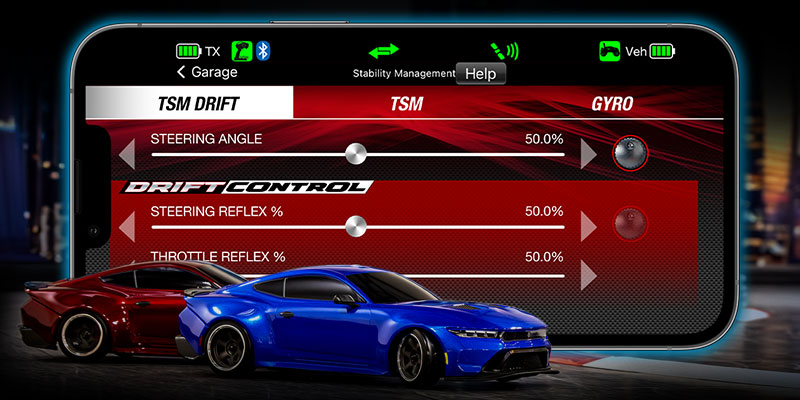Tap the knob icon beside Steering Angle

click(x=630, y=153)
